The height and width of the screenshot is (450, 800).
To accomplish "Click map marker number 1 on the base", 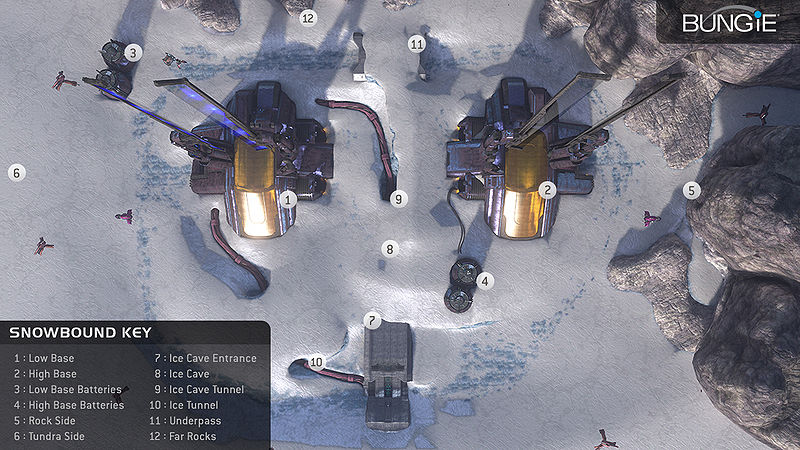I will tap(288, 199).
